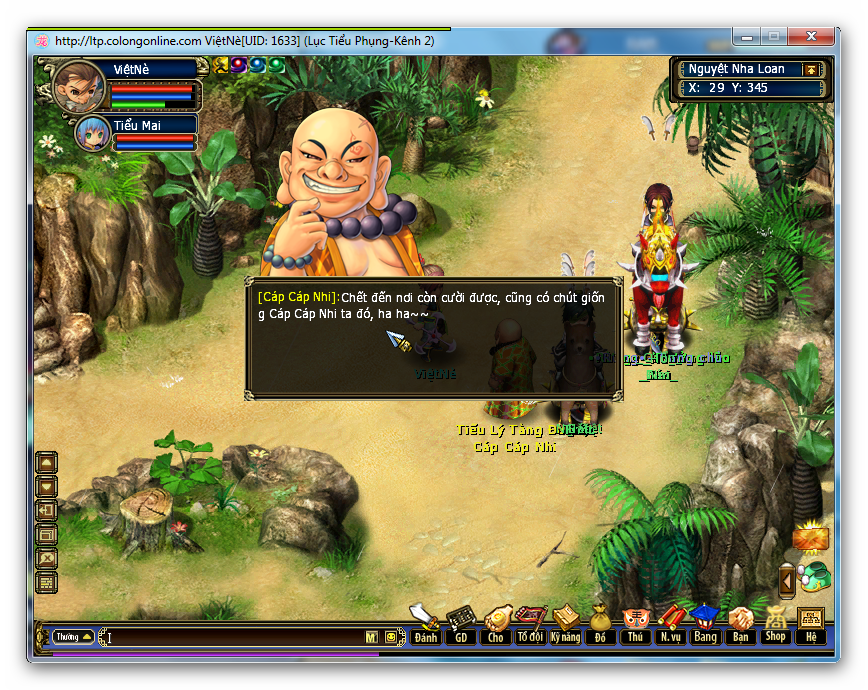Select the Tiểu Mai pet portrait
Screen dimensions: 868x690
coord(93,134)
